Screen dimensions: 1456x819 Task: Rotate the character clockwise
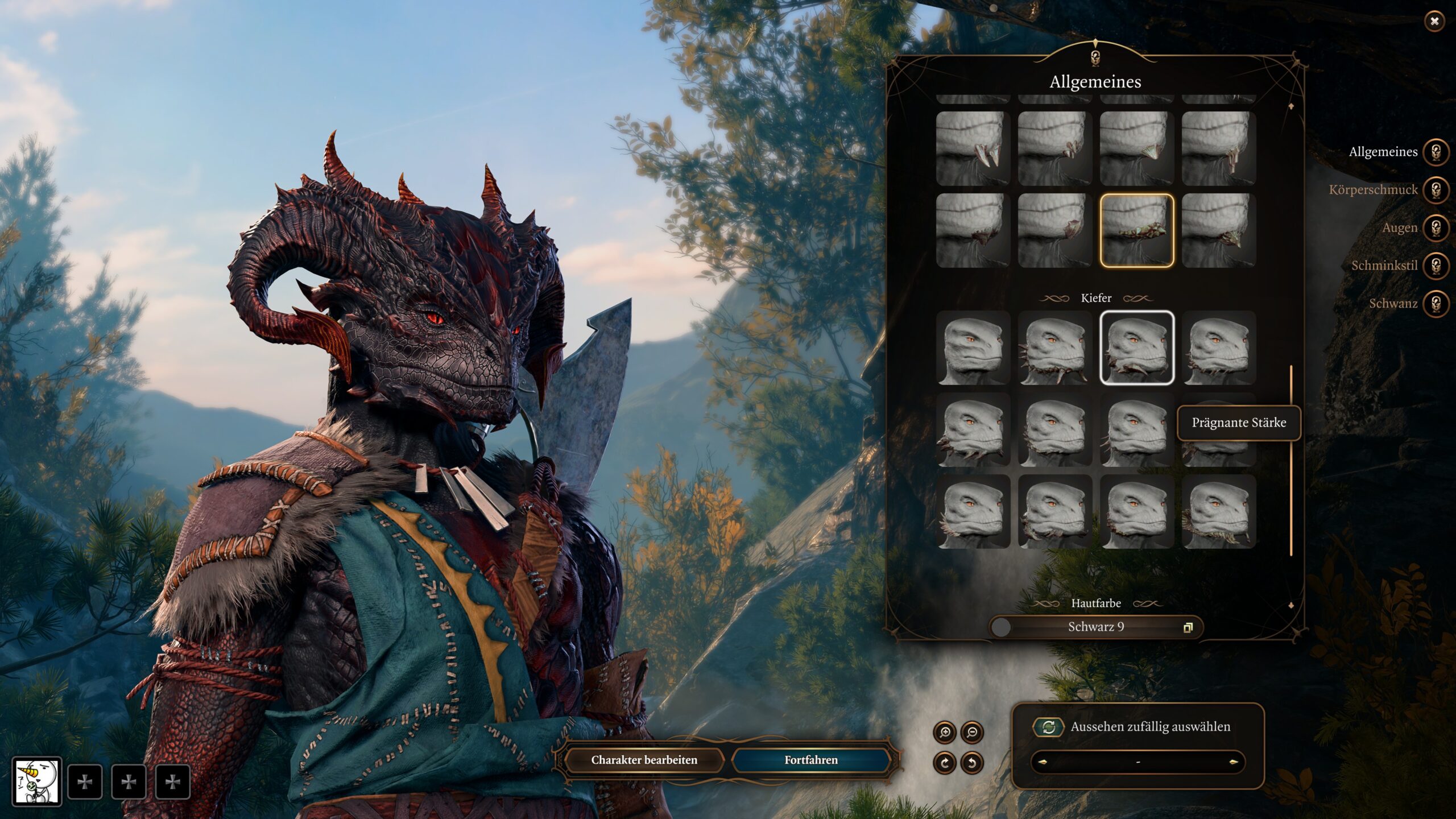(945, 762)
